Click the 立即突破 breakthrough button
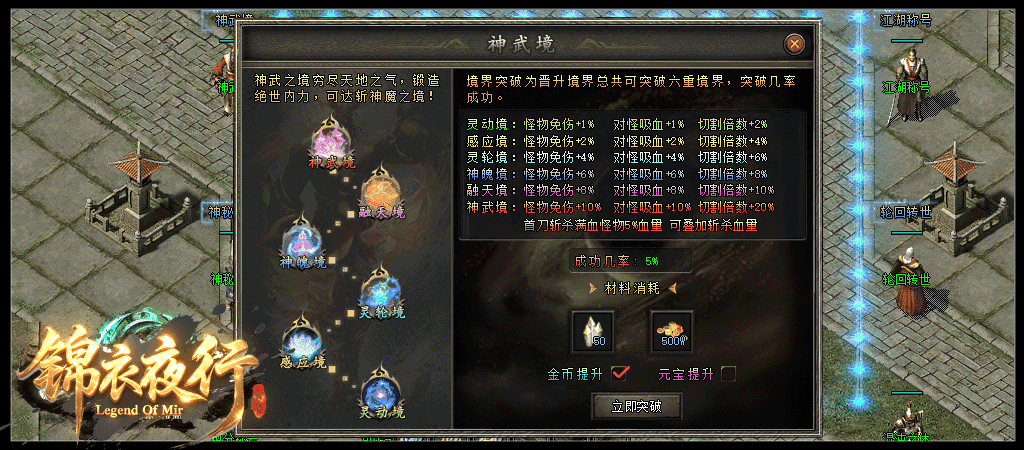Viewport: 1024px width, 450px height. (x=636, y=406)
